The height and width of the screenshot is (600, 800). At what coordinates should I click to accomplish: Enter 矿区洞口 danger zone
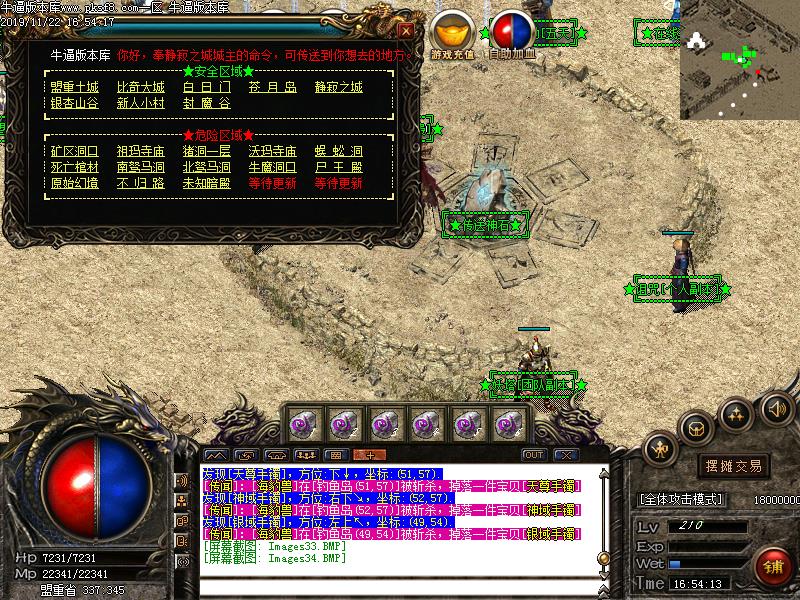pyautogui.click(x=75, y=151)
